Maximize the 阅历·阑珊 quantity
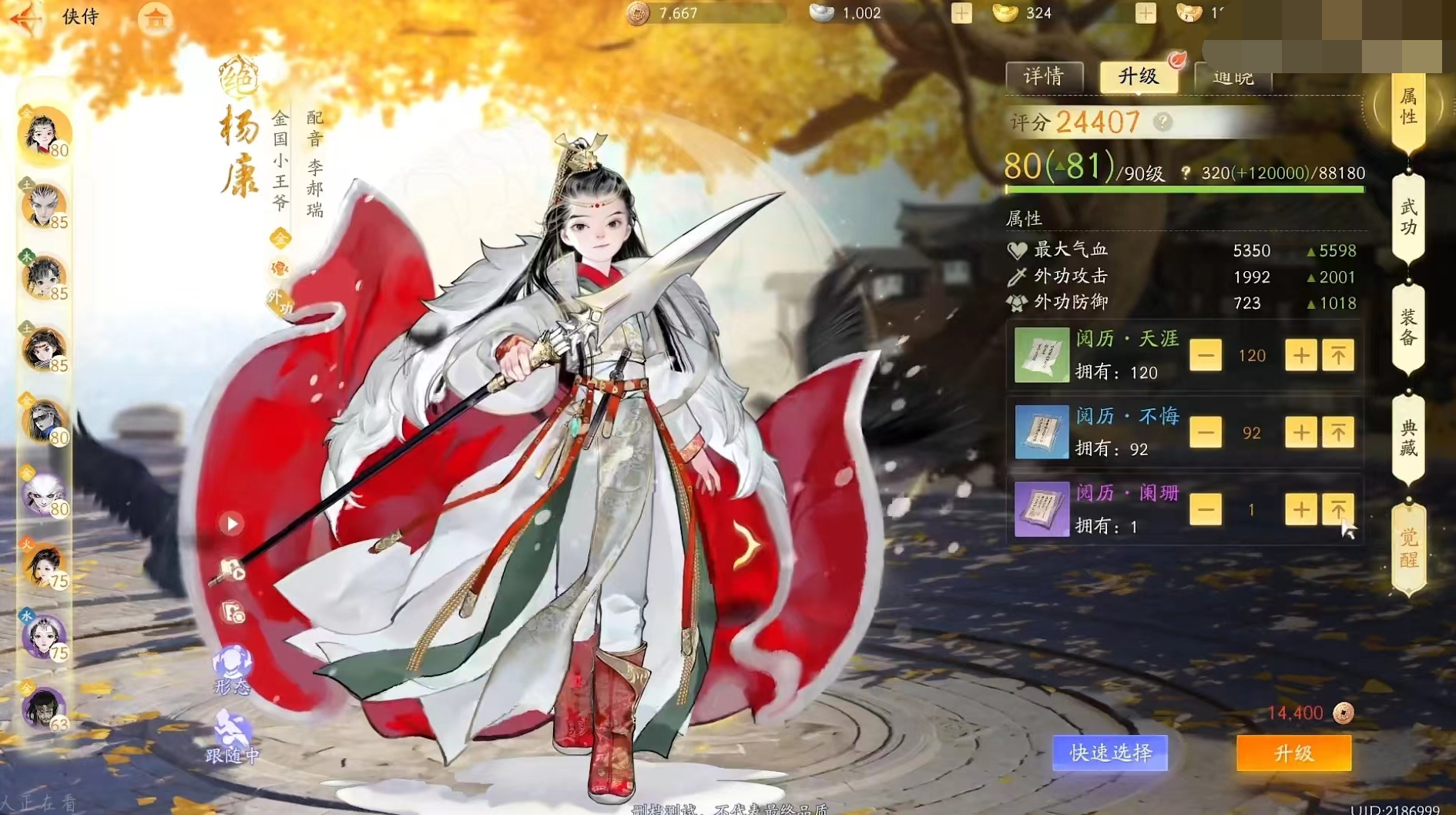1456x815 pixels. [1338, 509]
